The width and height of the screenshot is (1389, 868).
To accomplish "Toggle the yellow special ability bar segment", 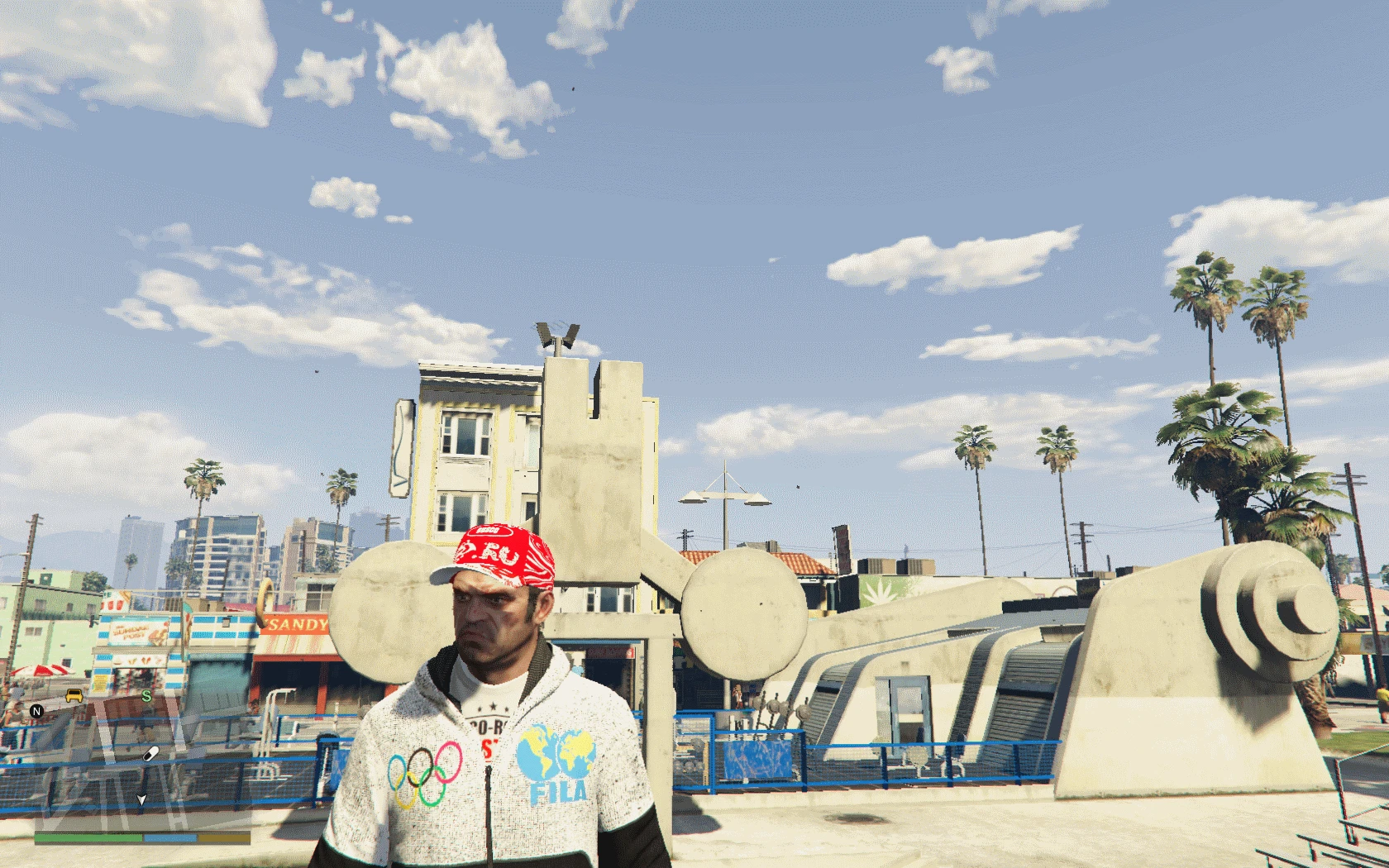I will pyautogui.click(x=222, y=837).
